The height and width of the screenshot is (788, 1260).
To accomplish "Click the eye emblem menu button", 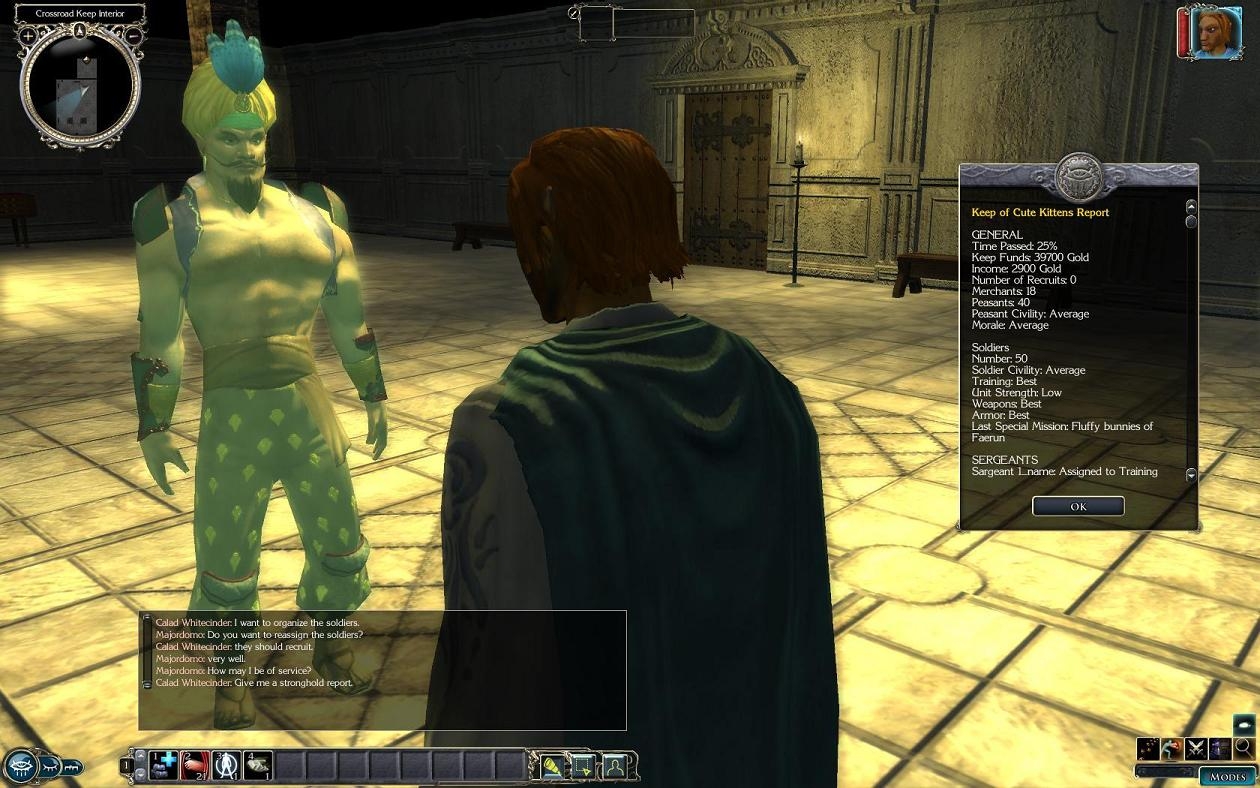I will (x=20, y=766).
